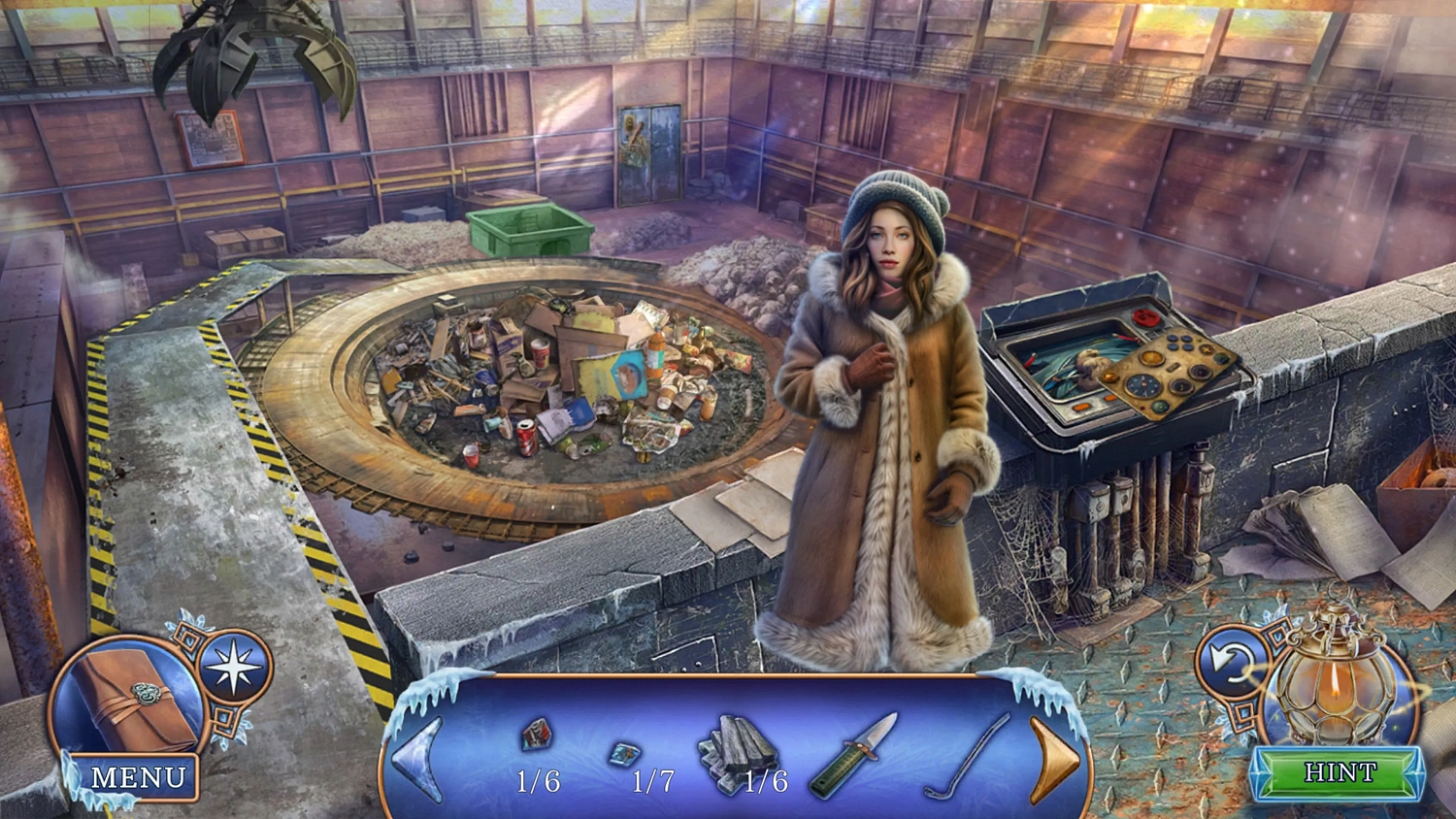This screenshot has height=819, width=1456.
Task: Open the MENU
Action: [x=140, y=776]
